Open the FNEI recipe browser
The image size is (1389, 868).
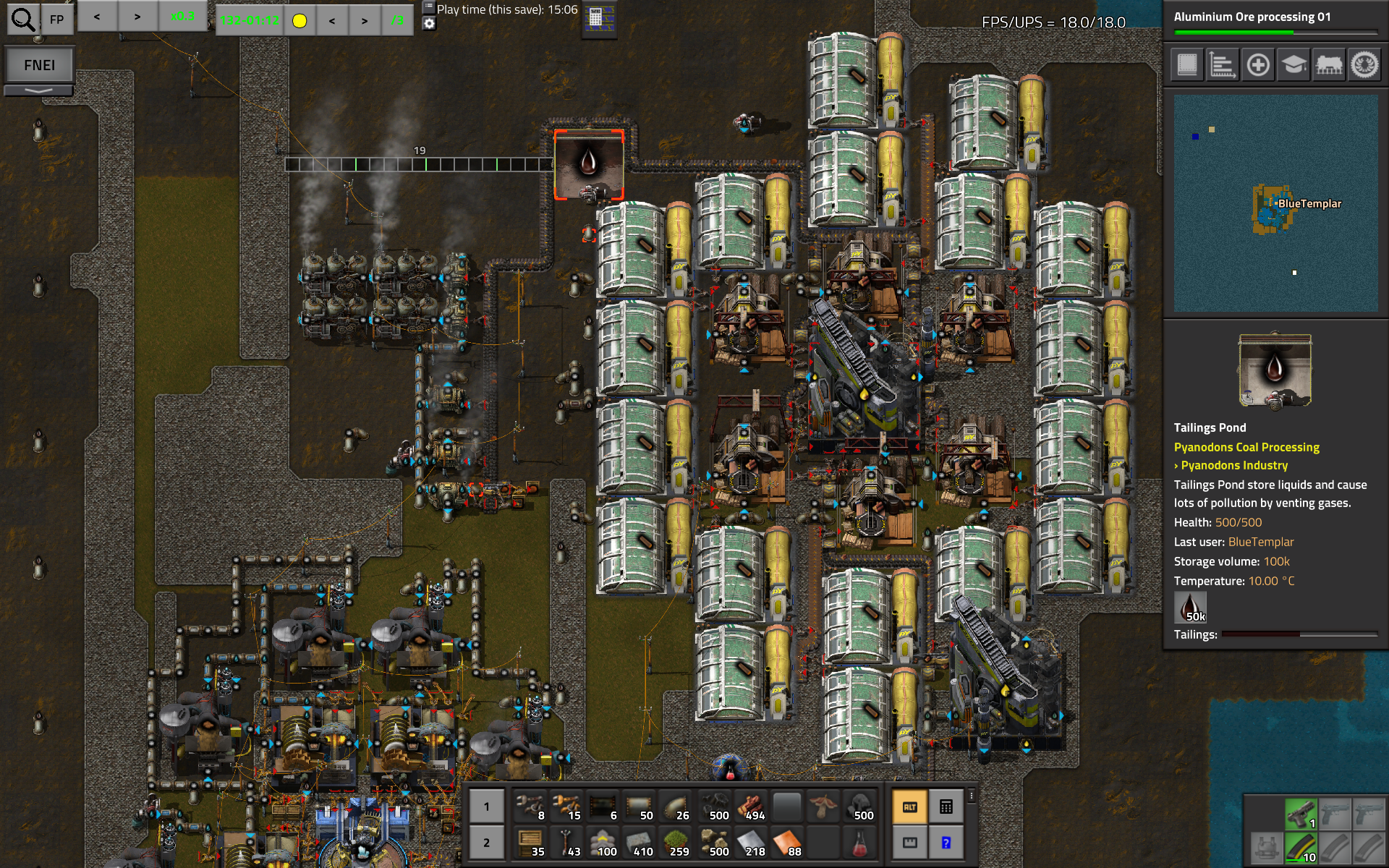tap(39, 65)
